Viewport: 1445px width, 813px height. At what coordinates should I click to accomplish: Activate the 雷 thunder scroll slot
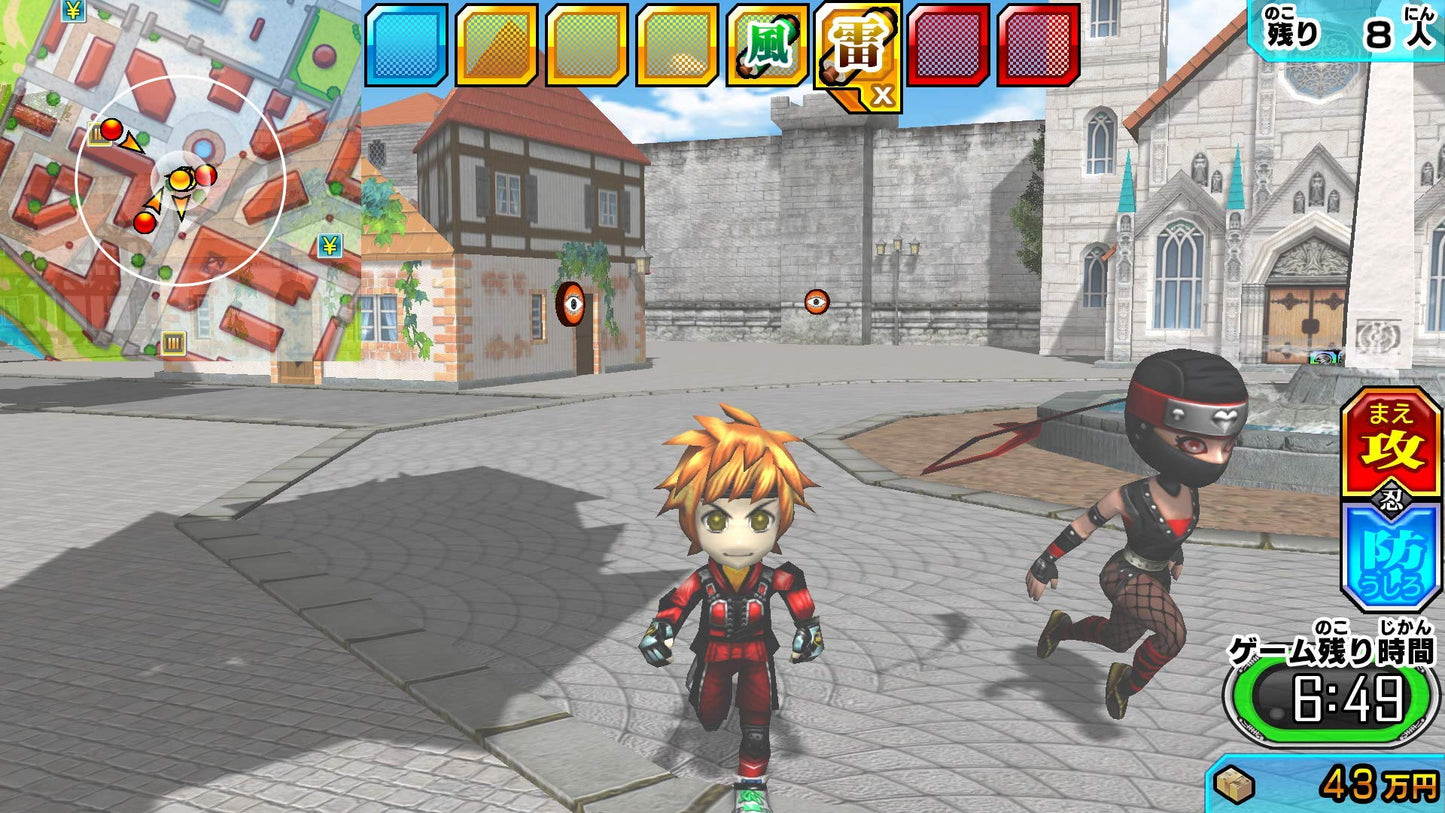click(x=857, y=50)
